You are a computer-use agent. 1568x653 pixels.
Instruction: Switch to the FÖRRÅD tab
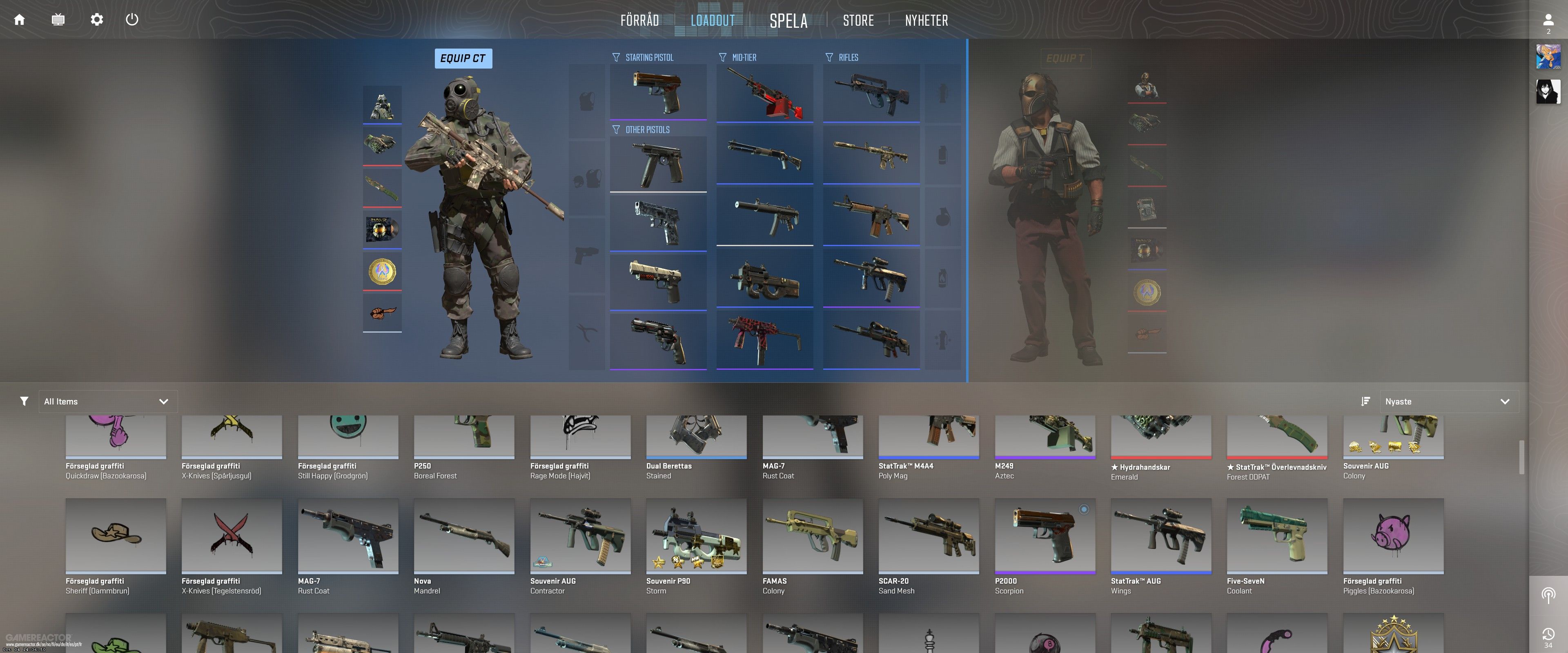tap(639, 20)
